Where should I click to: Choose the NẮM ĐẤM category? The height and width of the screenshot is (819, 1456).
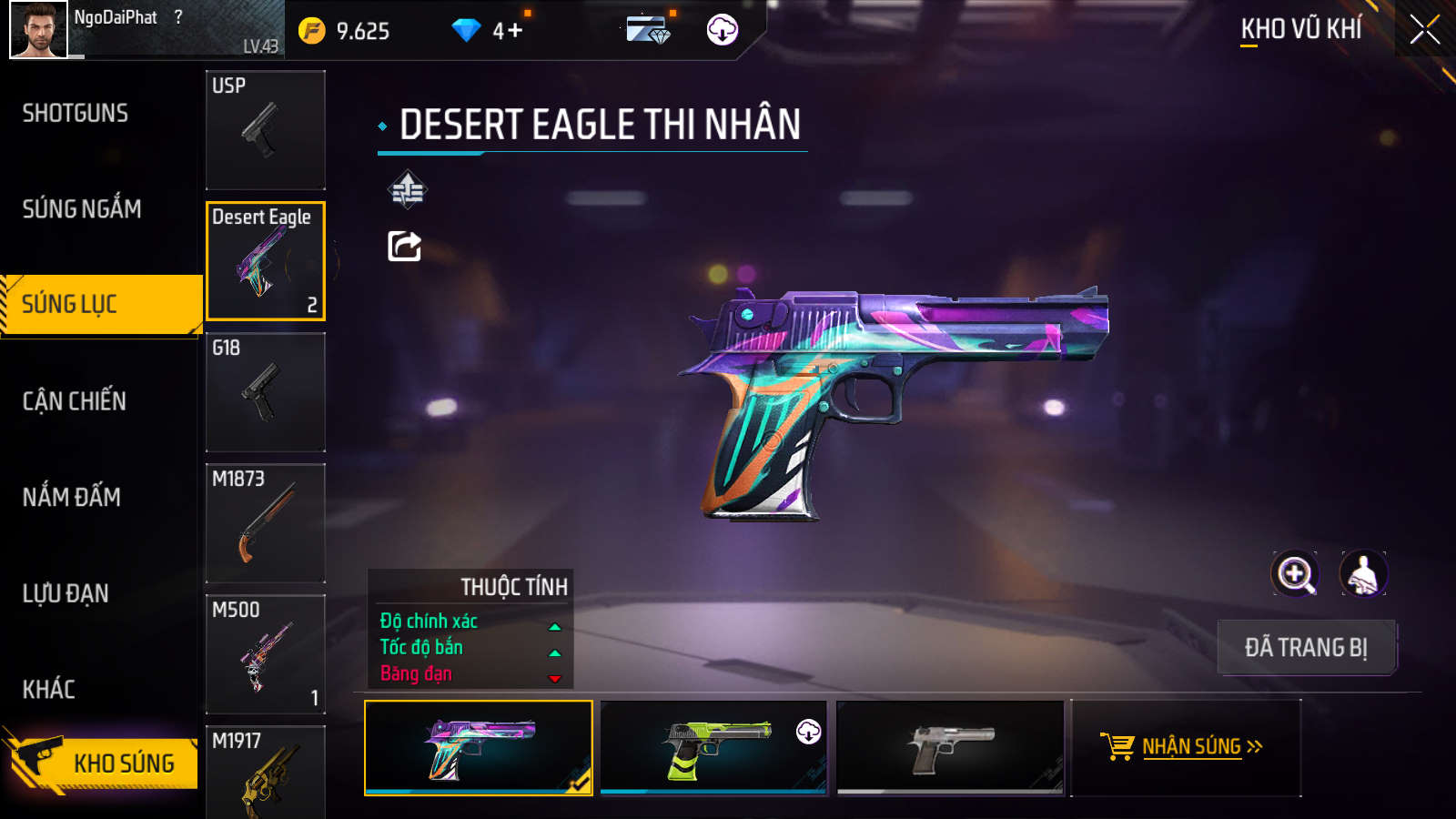72,497
